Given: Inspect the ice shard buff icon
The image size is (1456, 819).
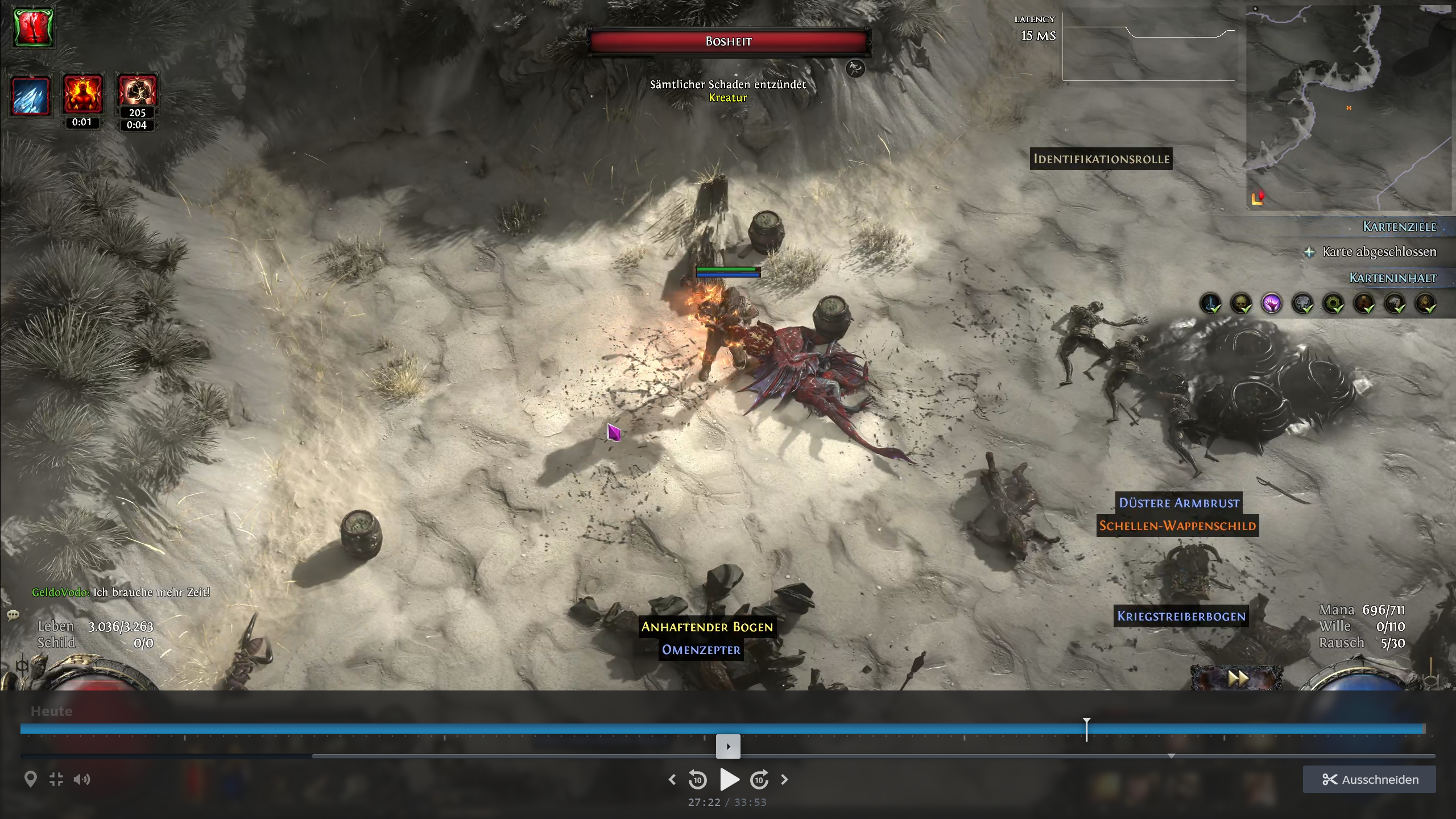Looking at the screenshot, I should (x=31, y=96).
